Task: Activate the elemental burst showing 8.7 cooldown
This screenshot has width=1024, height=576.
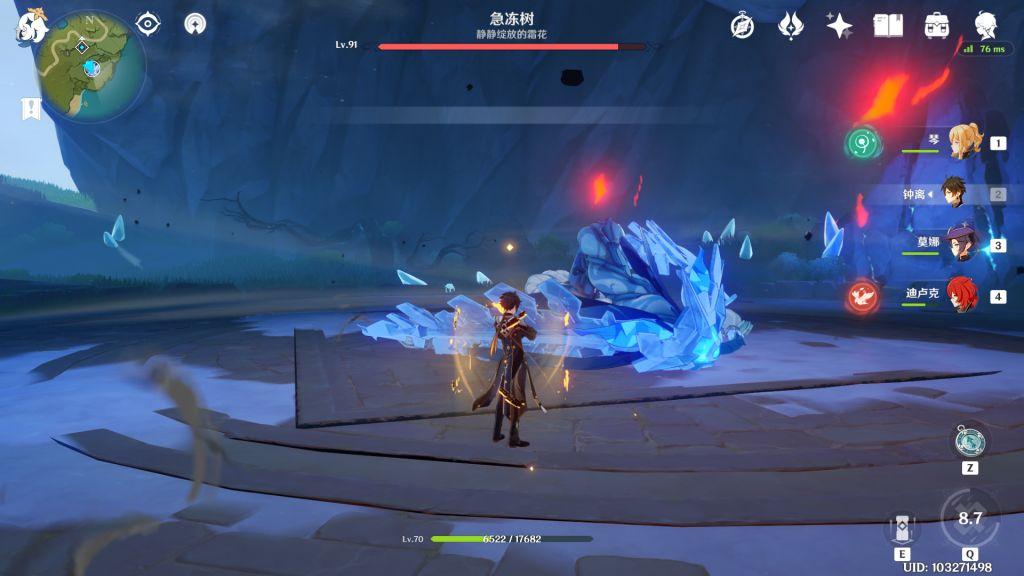Action: pos(969,519)
